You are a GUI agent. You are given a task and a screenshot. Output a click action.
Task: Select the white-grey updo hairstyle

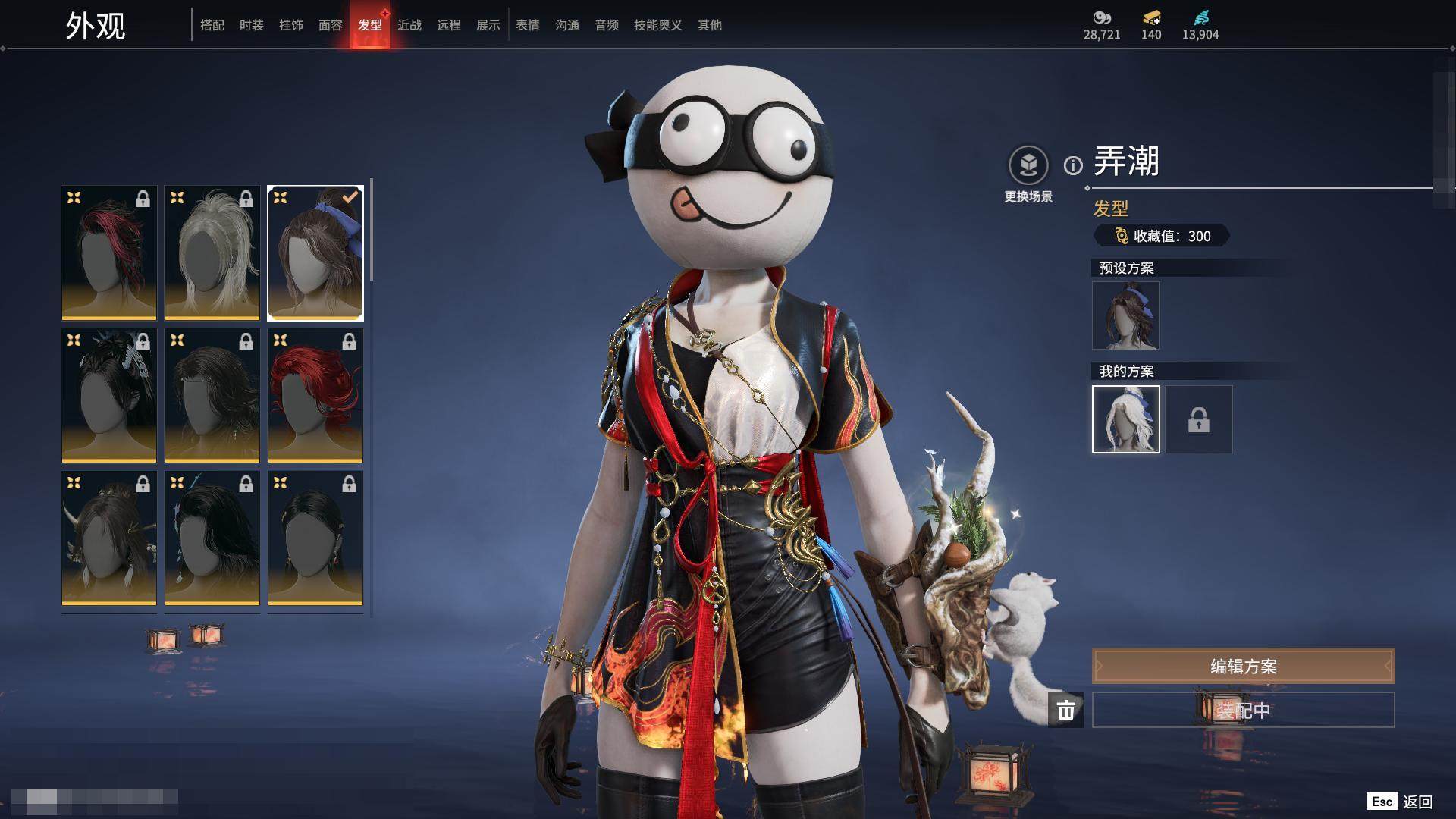(212, 253)
